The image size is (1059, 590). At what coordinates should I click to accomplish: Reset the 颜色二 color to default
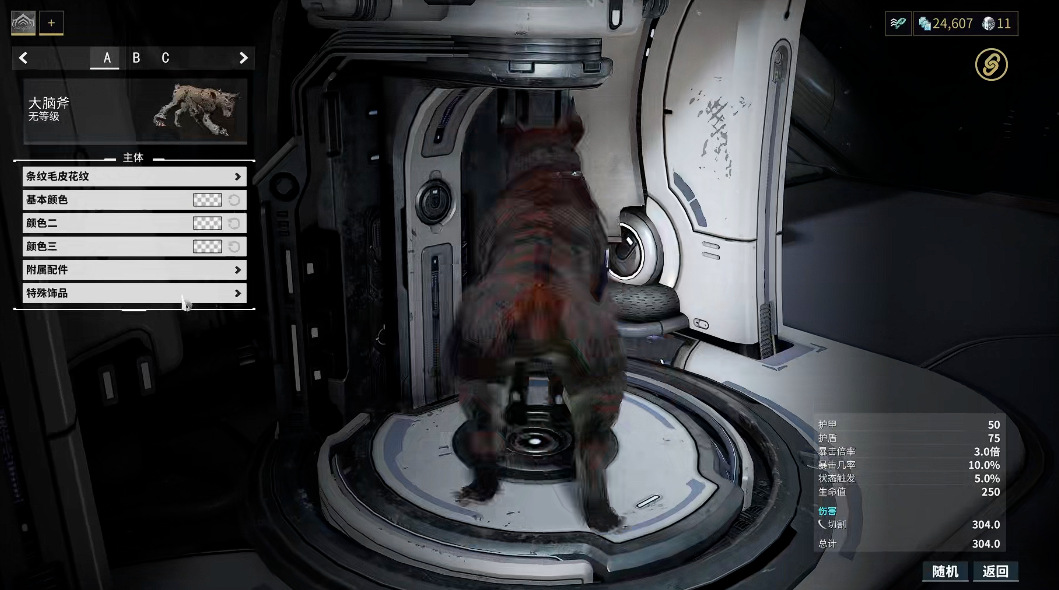click(x=234, y=223)
